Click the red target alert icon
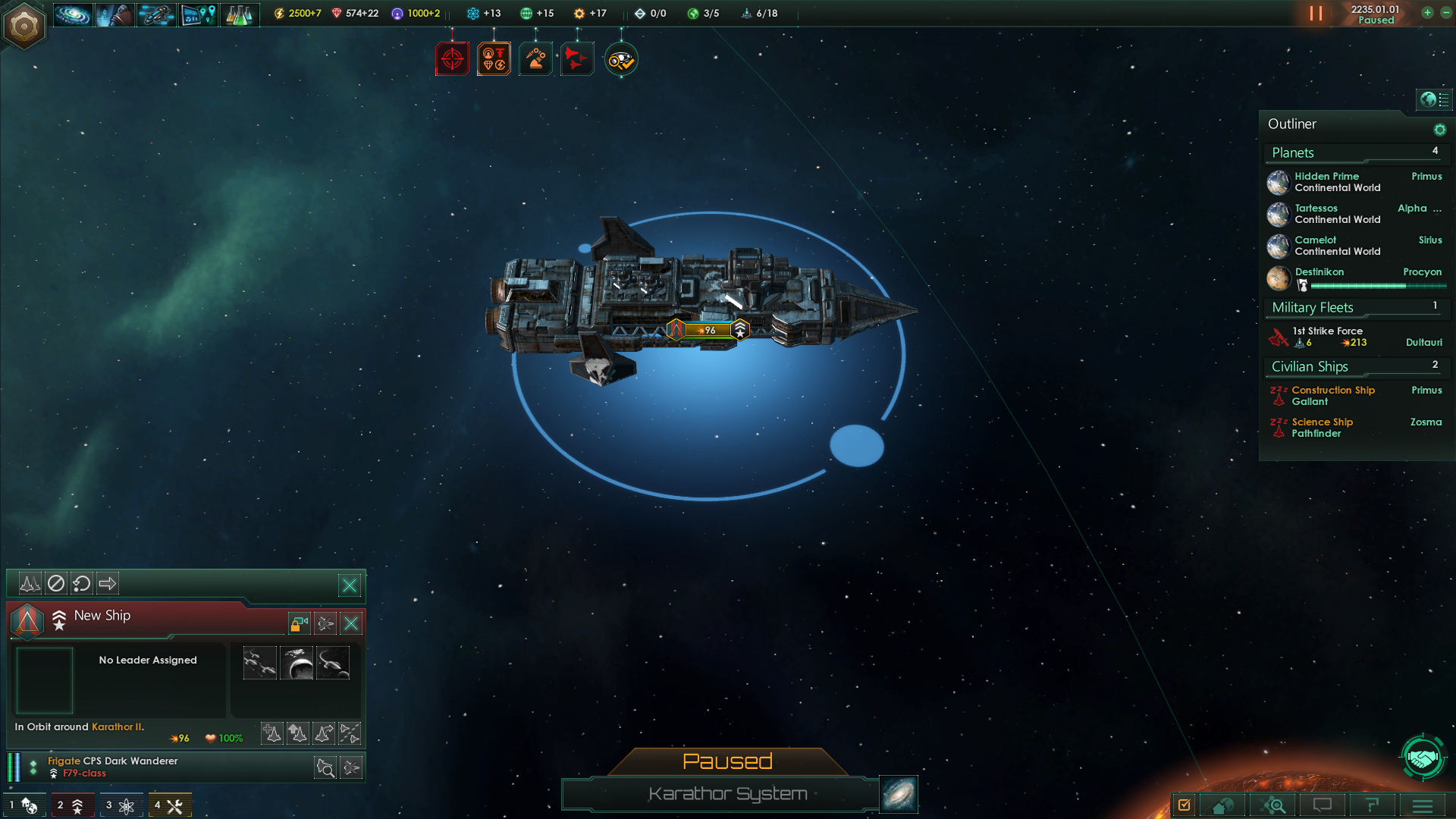 click(452, 59)
